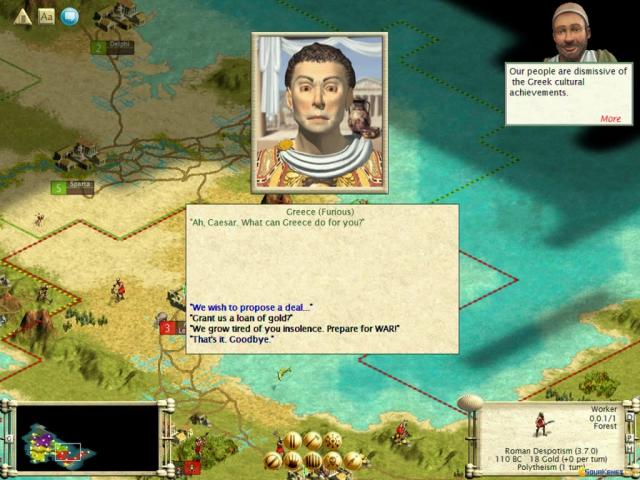The width and height of the screenshot is (640, 480).
Task: Click the minimap to recenter the view
Action: pos(88,438)
